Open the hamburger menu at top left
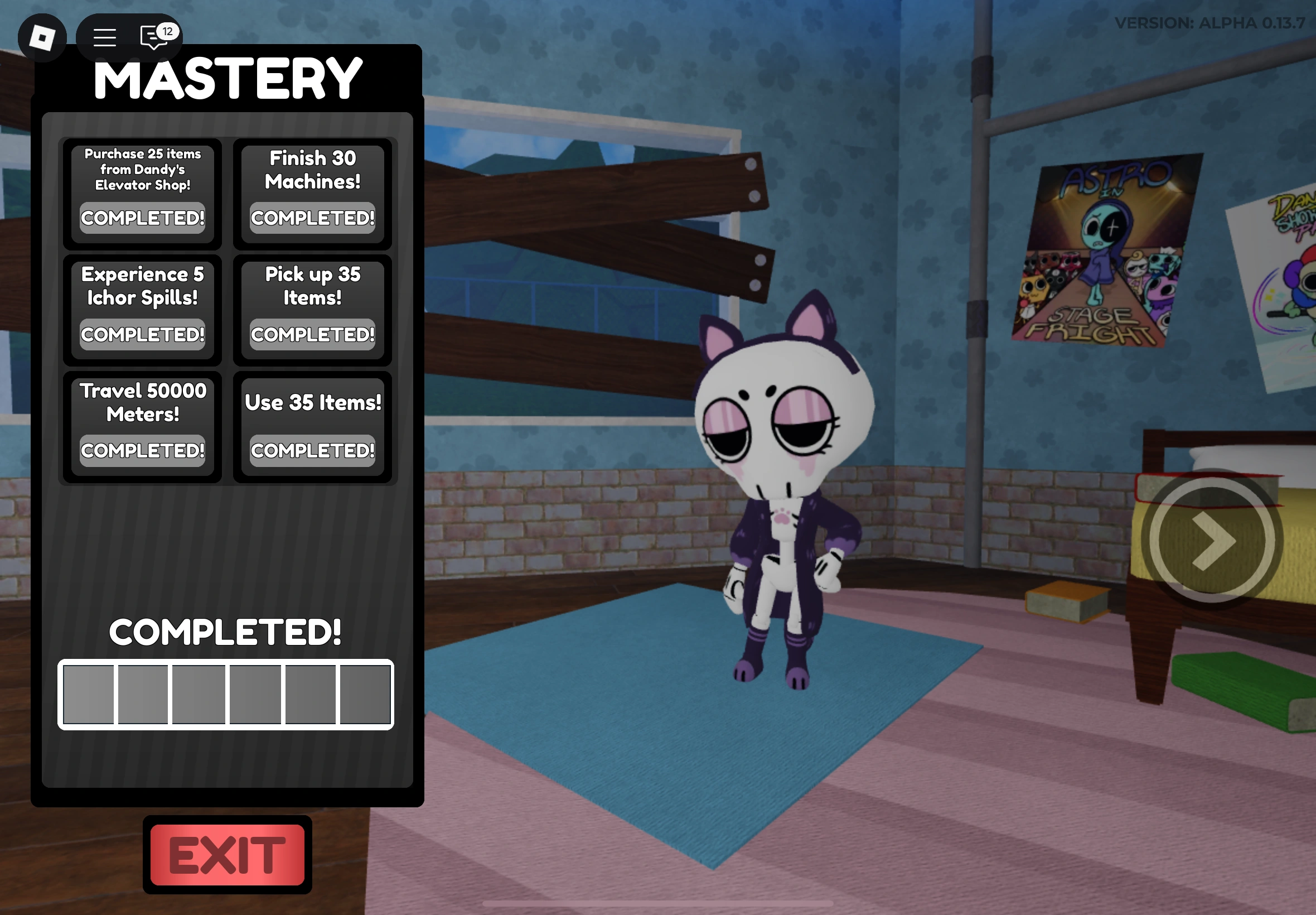 pyautogui.click(x=104, y=38)
